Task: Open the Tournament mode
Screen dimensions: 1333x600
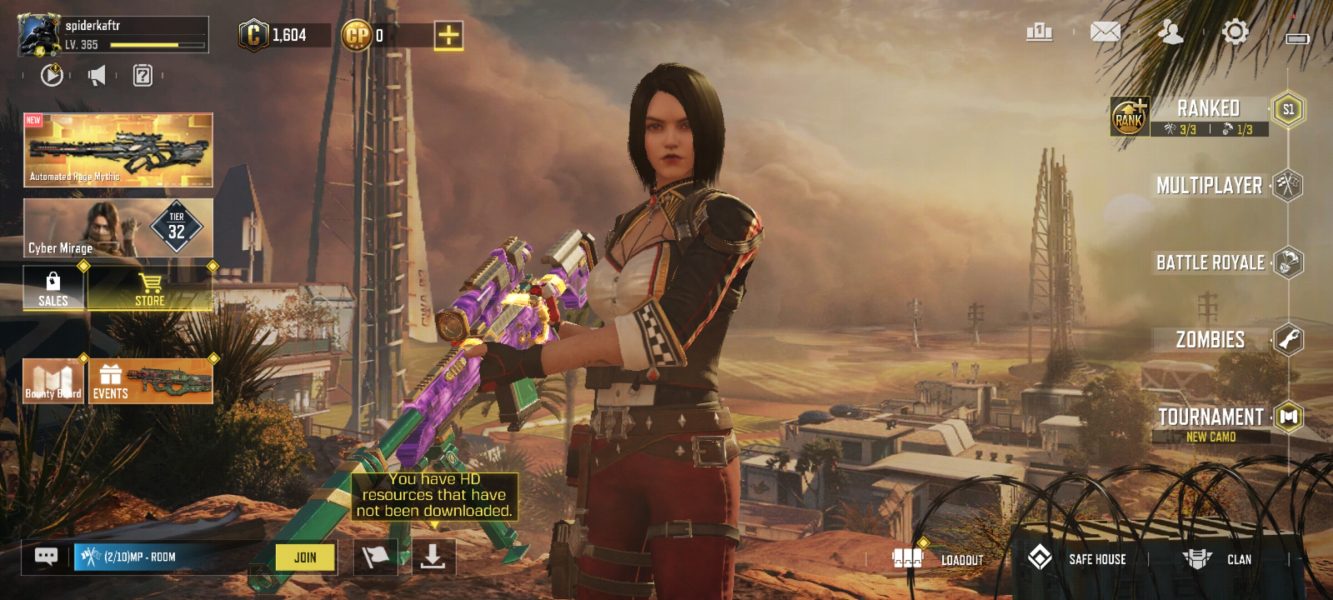Action: coord(1211,417)
